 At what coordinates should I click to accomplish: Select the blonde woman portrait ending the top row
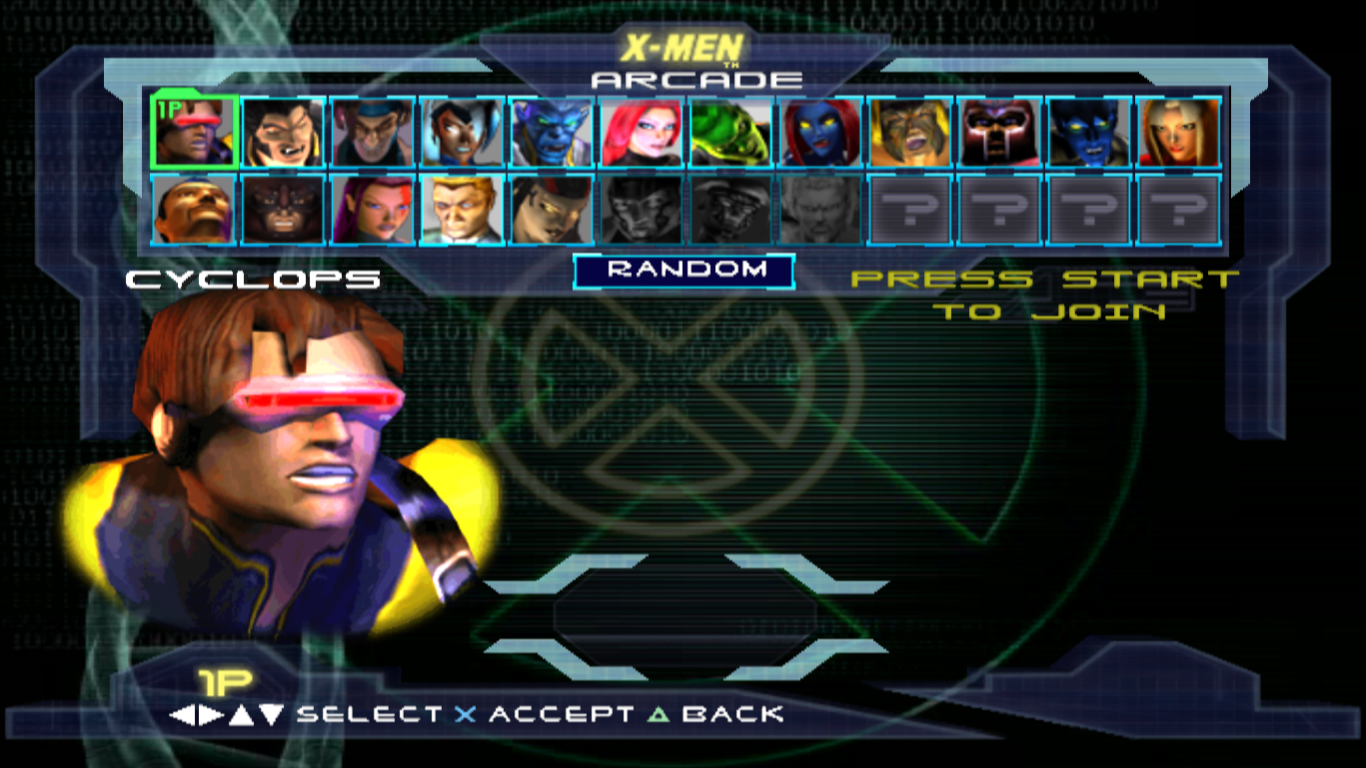(1178, 132)
